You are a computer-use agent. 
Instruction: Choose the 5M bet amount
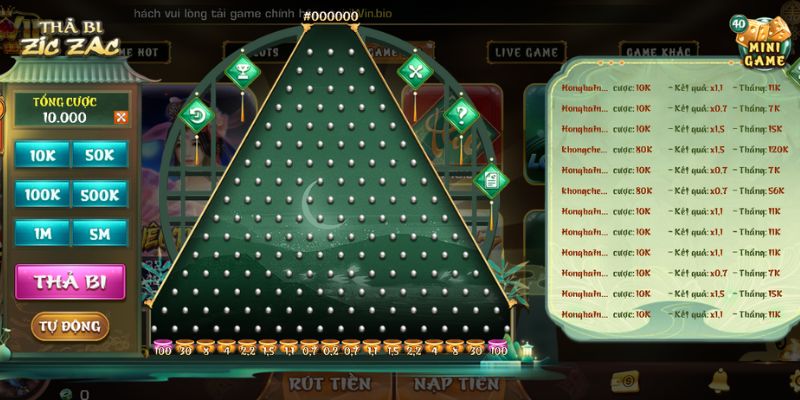click(100, 233)
